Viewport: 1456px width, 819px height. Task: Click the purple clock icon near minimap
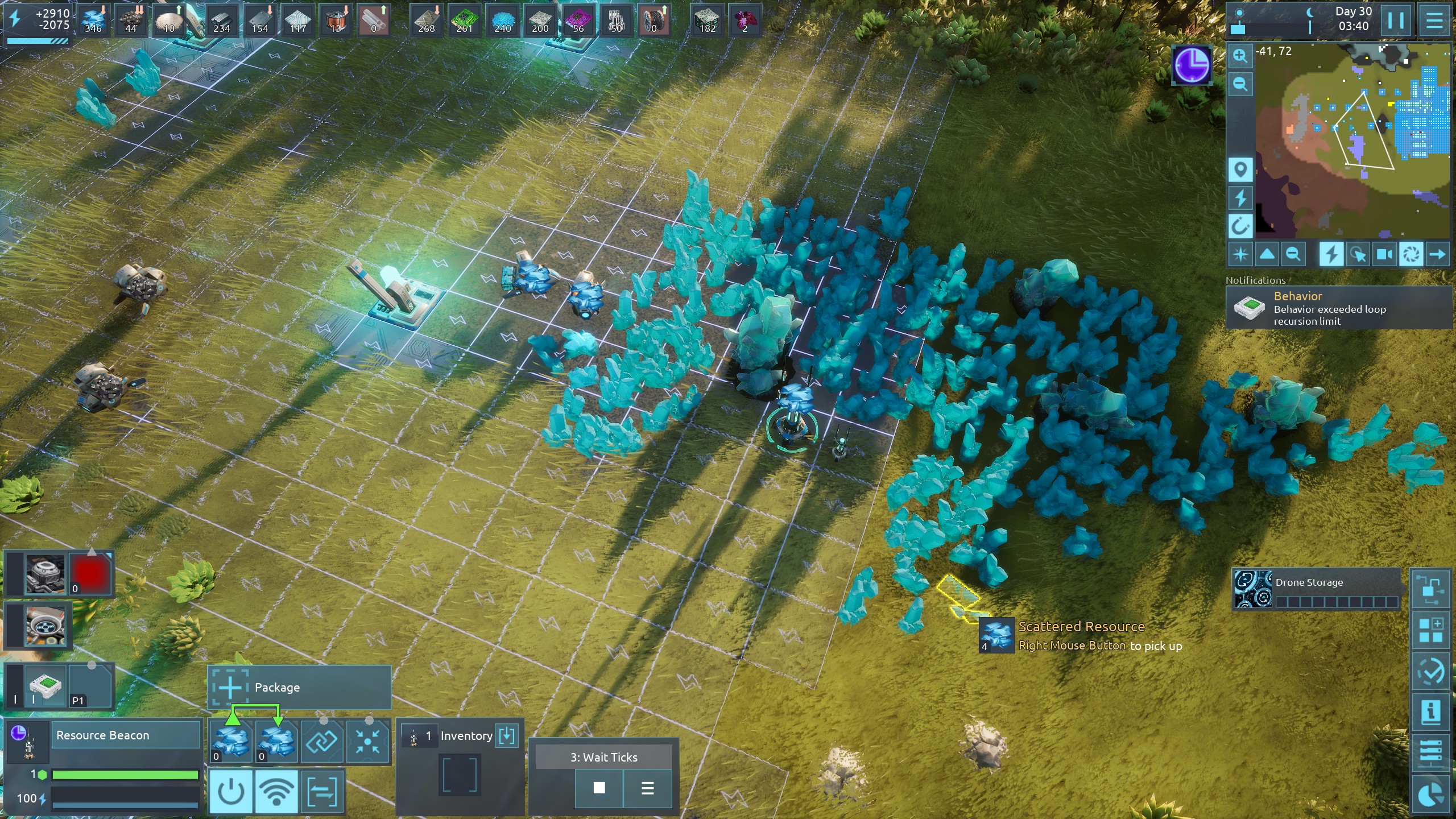point(1192,65)
